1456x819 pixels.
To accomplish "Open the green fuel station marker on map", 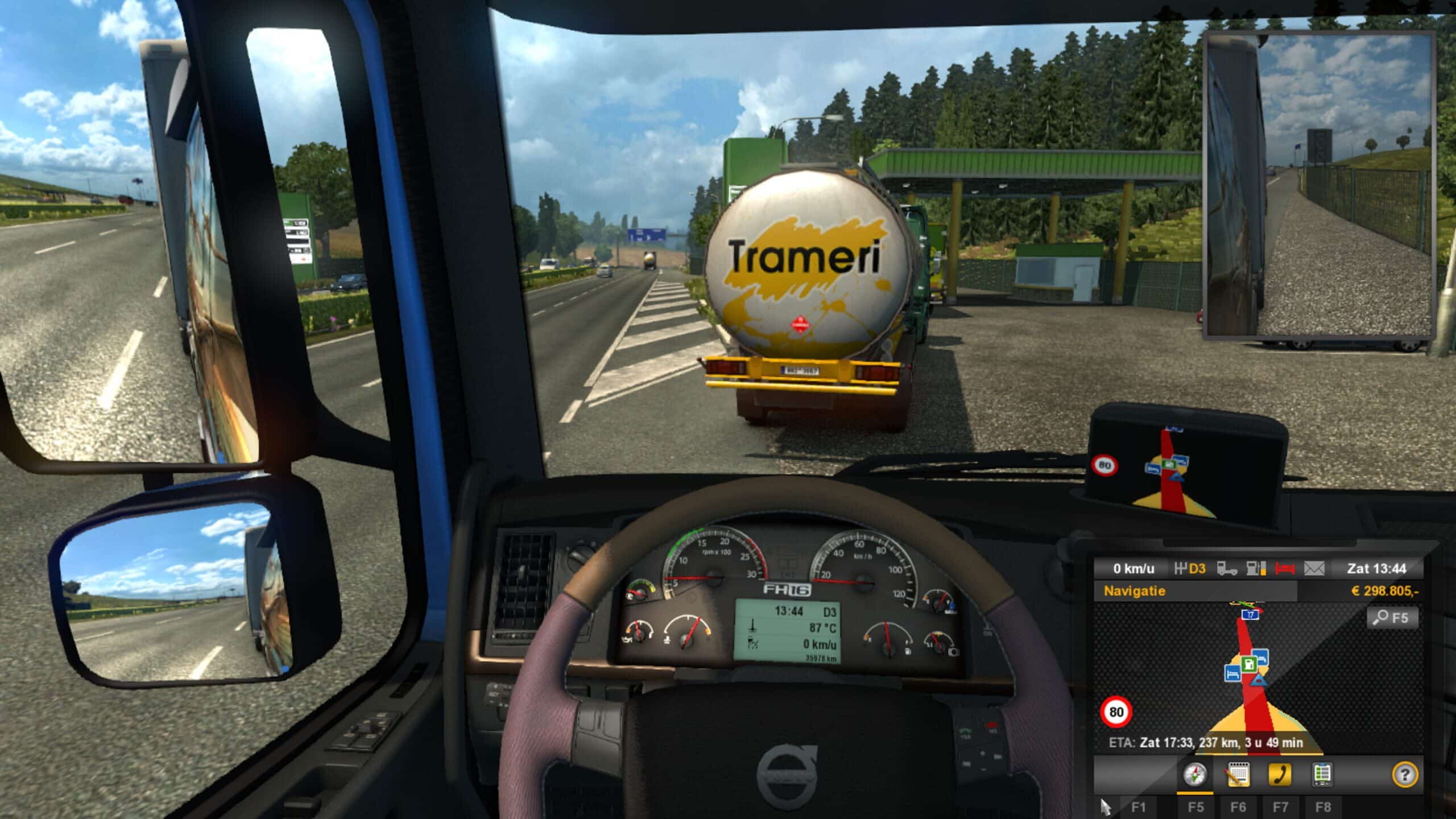I will (1249, 665).
